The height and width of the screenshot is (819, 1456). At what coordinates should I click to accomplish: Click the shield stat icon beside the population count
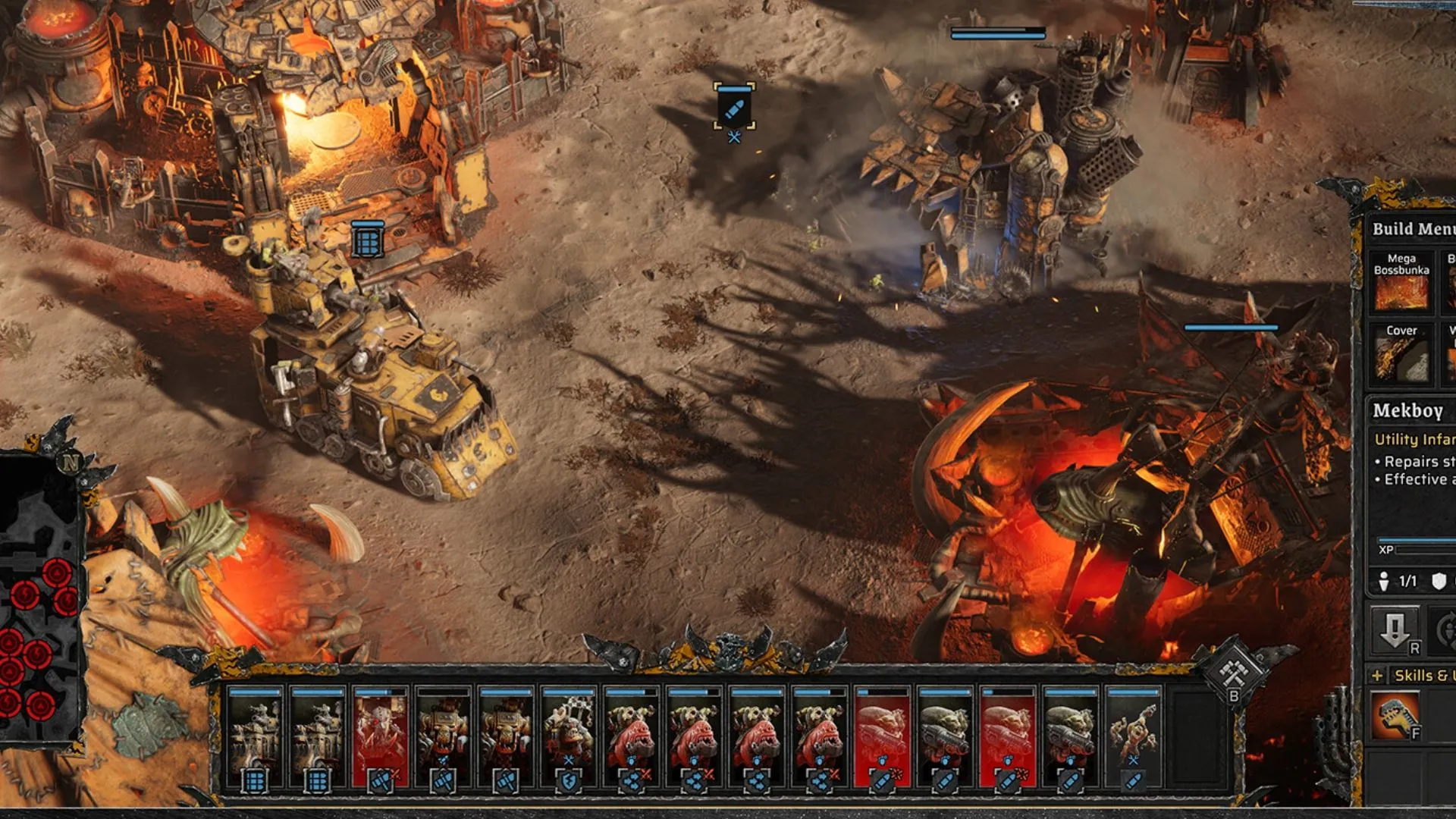point(1438,581)
